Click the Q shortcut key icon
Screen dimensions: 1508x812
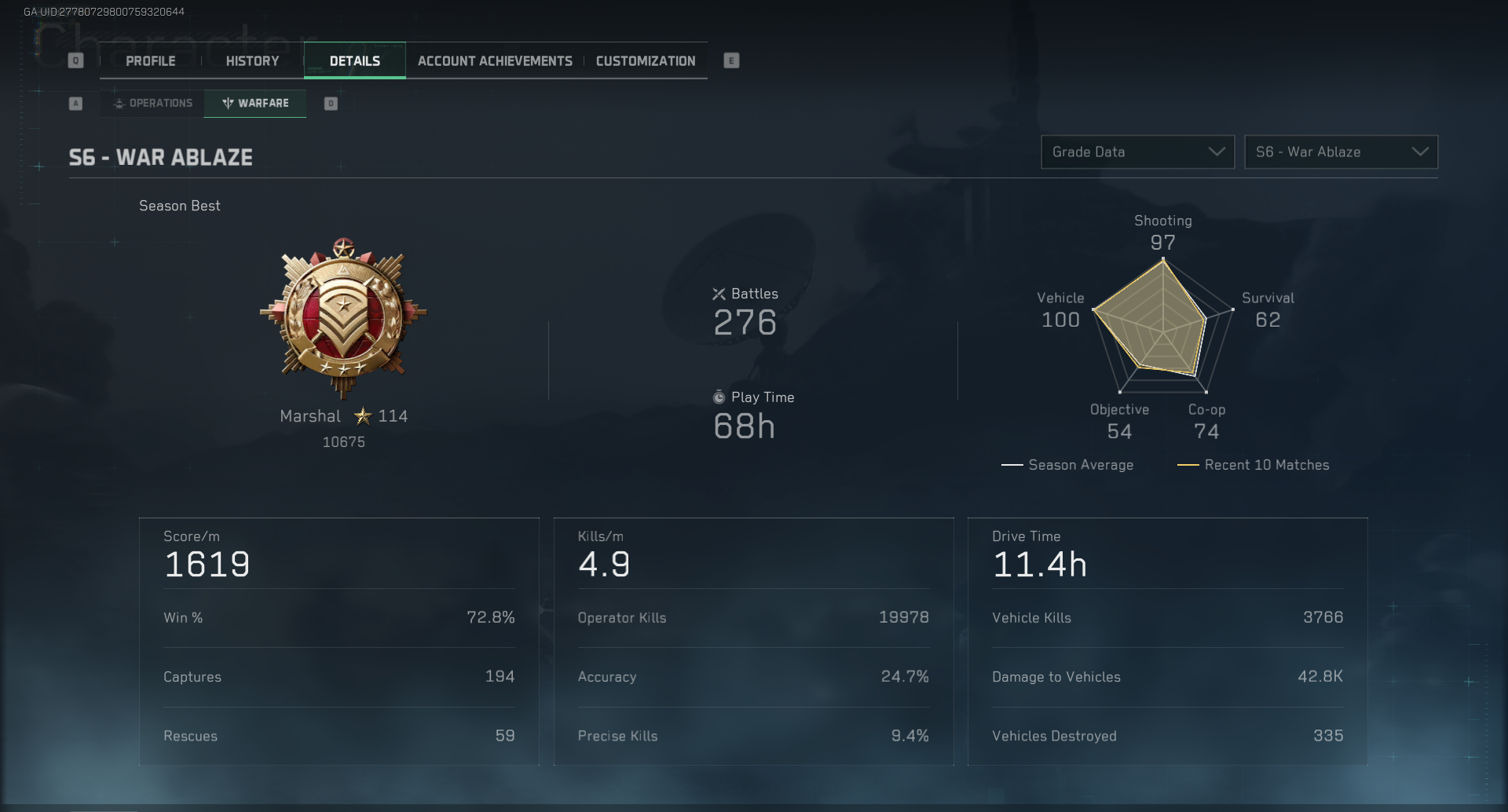tap(75, 60)
